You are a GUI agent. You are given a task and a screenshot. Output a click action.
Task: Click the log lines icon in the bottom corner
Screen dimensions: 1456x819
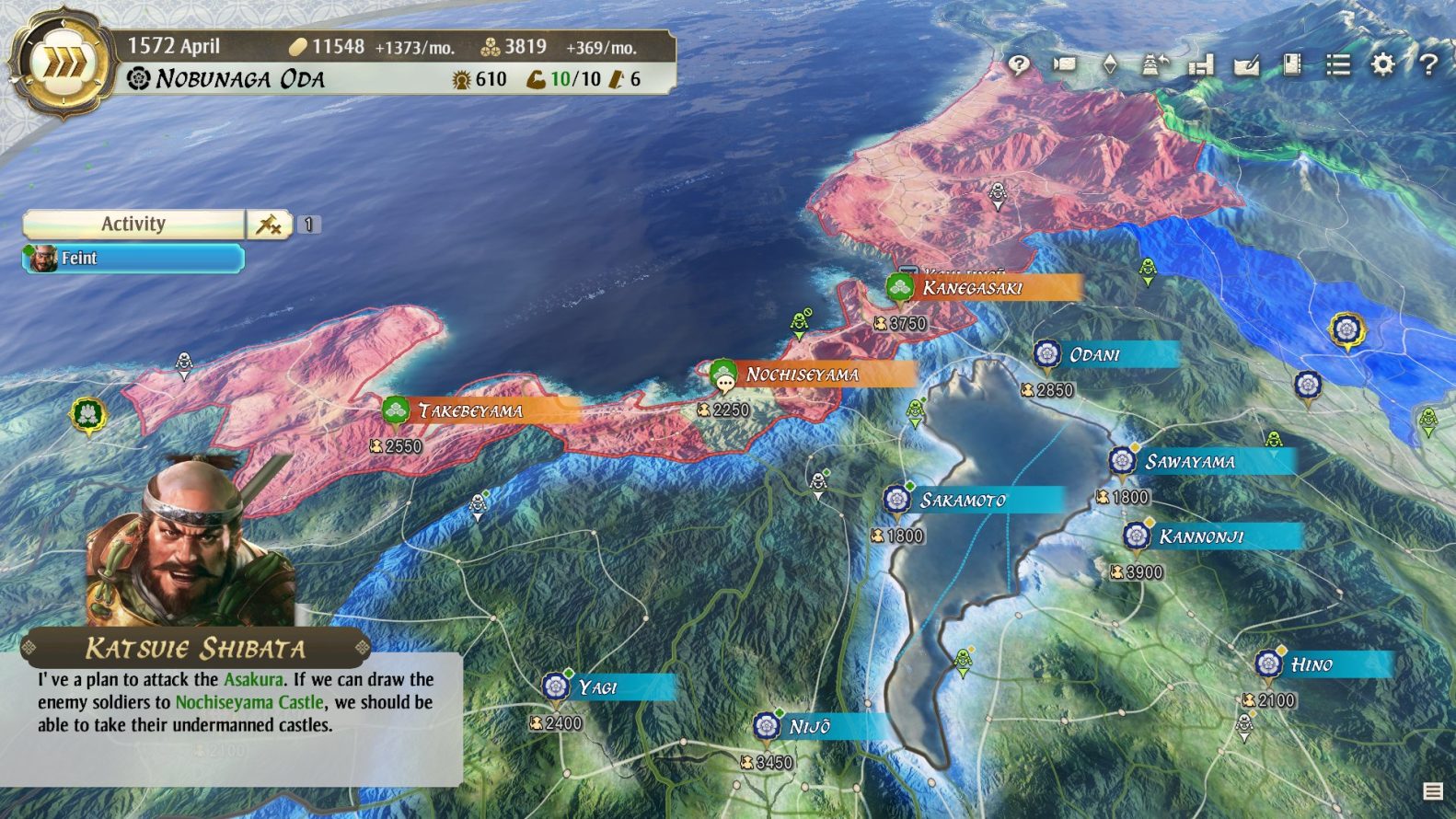pos(1433,790)
